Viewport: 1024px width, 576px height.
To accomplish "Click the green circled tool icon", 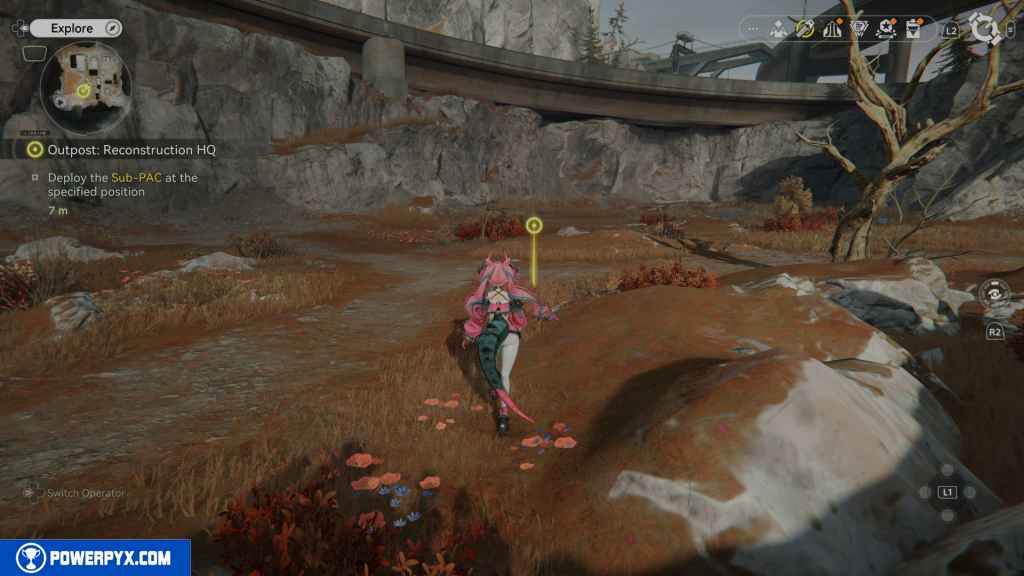I will (805, 29).
